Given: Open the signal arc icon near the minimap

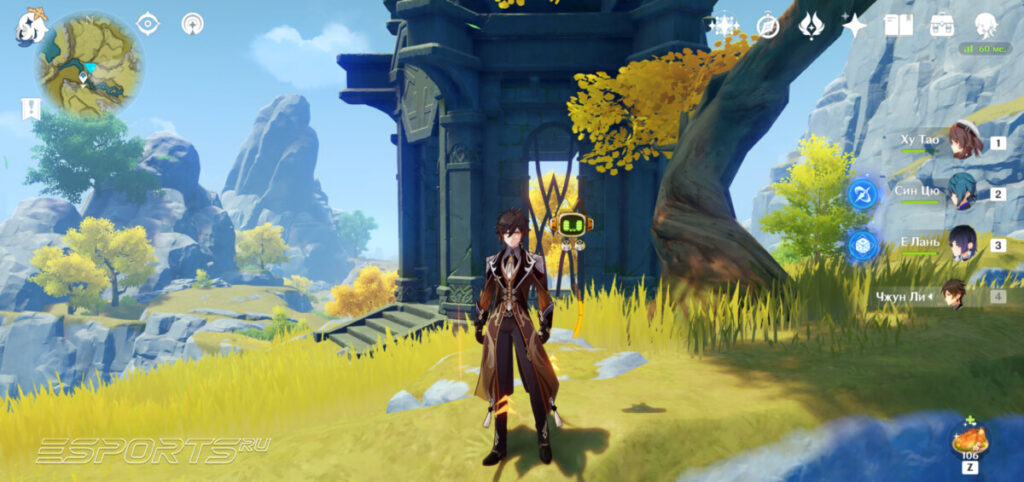Looking at the screenshot, I should 192,23.
